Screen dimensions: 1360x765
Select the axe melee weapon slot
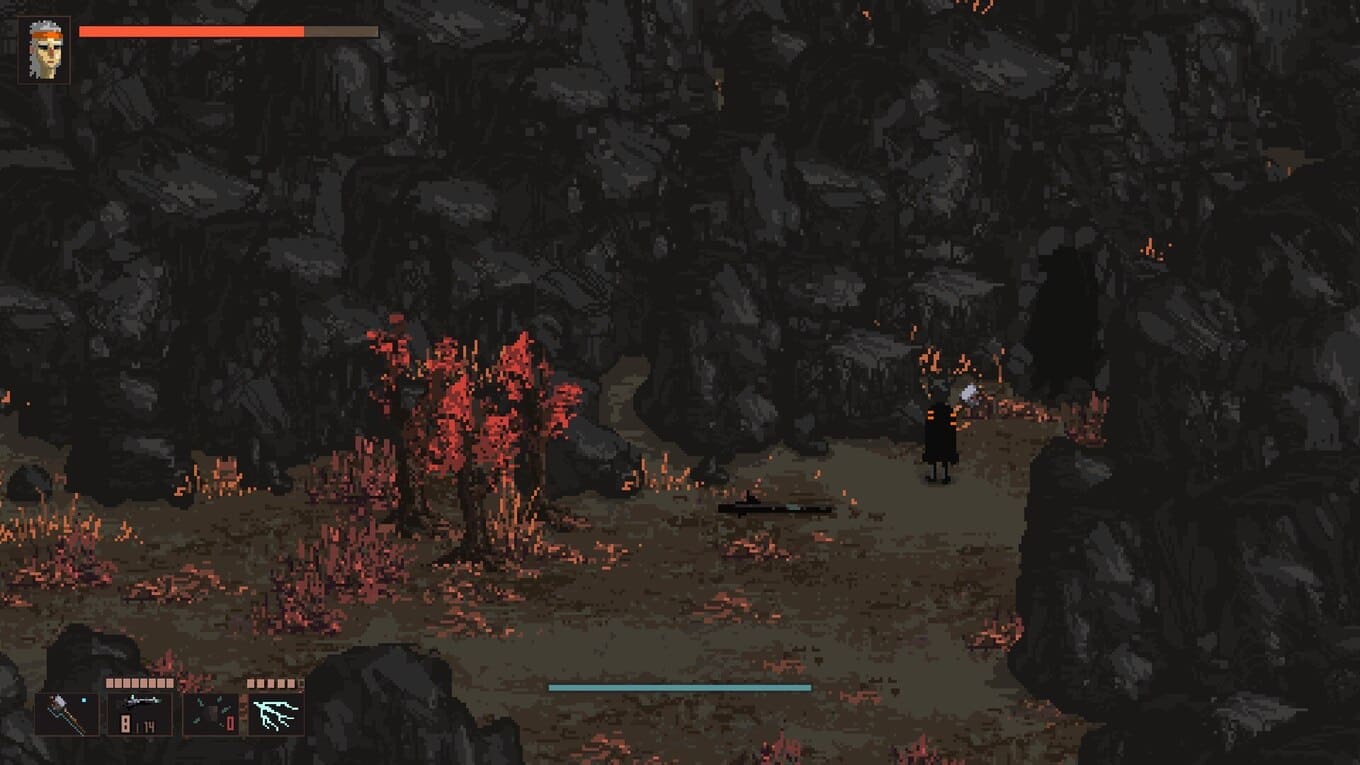pos(67,714)
